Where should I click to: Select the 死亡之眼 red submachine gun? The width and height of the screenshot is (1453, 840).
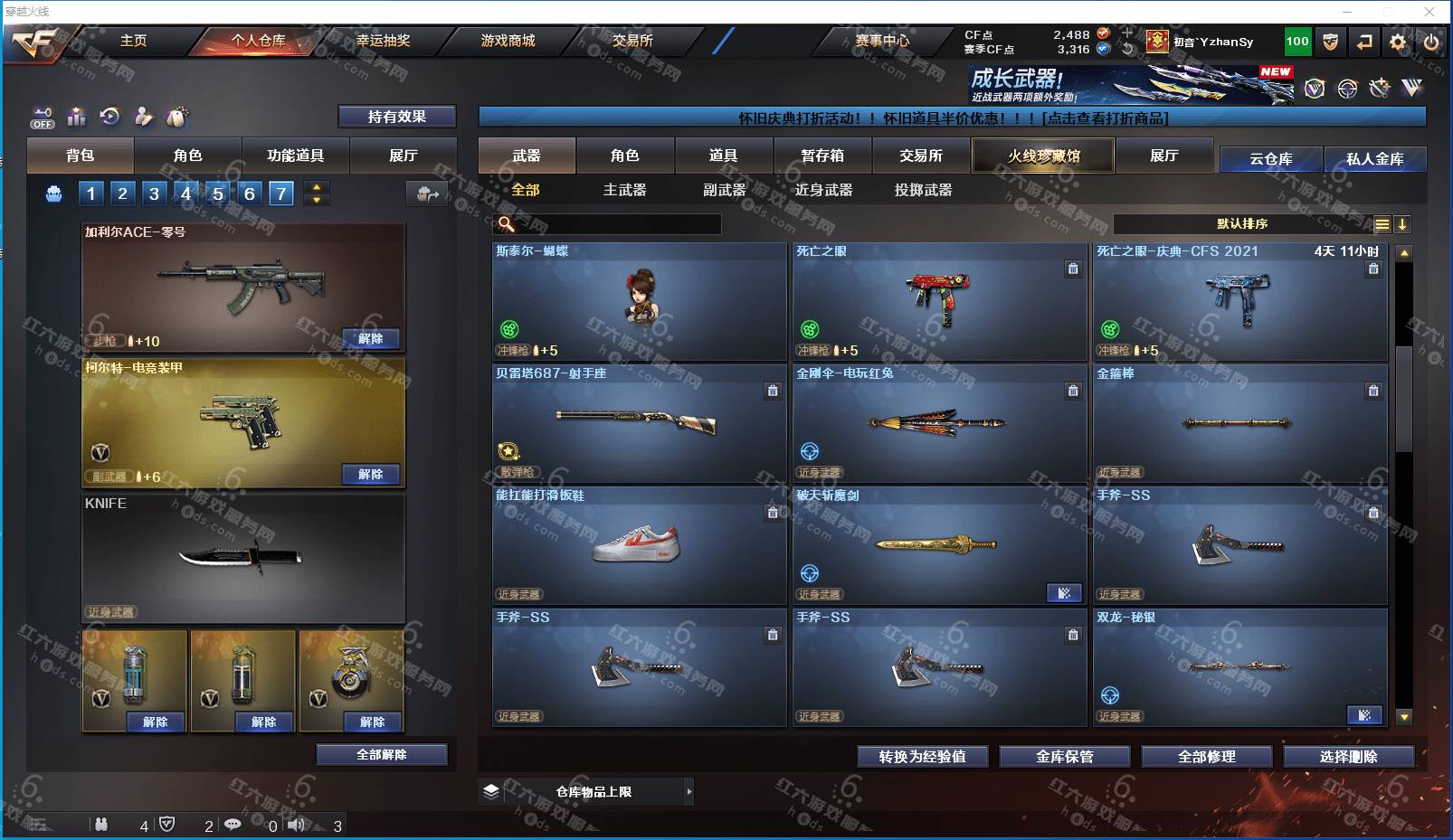939,301
